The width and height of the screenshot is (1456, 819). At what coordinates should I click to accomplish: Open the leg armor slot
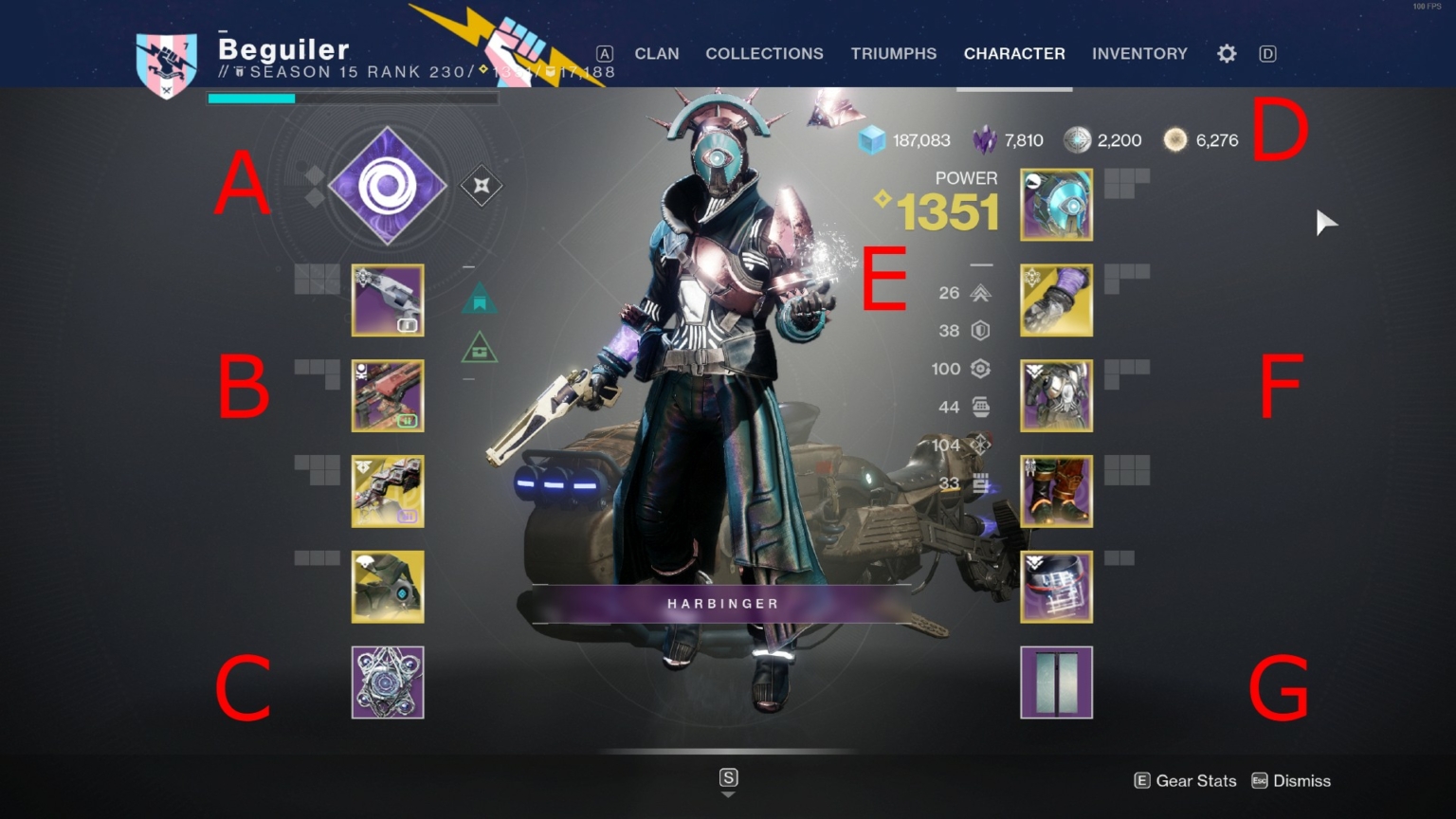pos(1056,491)
